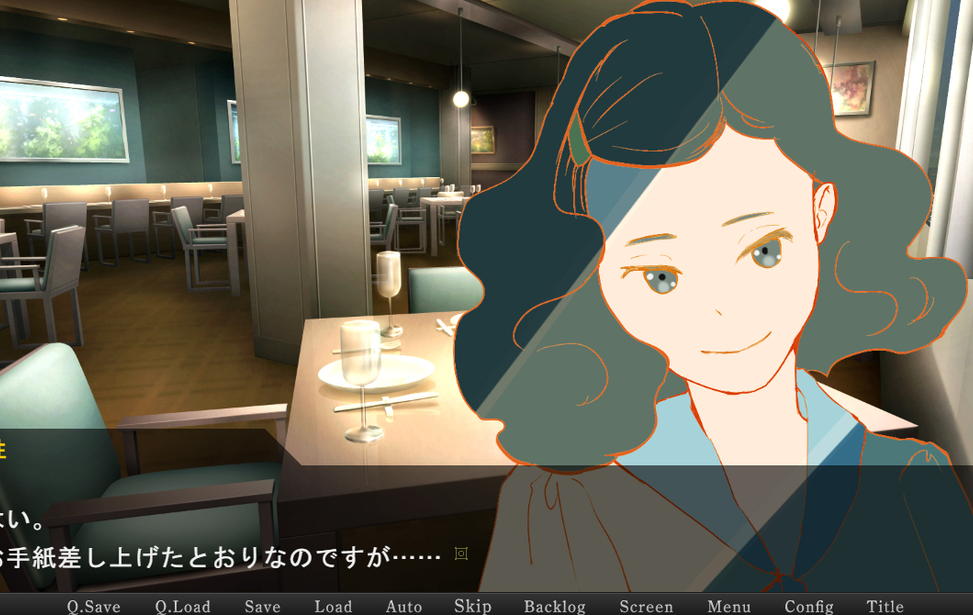Open the Config settings
Viewport: 973px width, 615px height.
809,606
